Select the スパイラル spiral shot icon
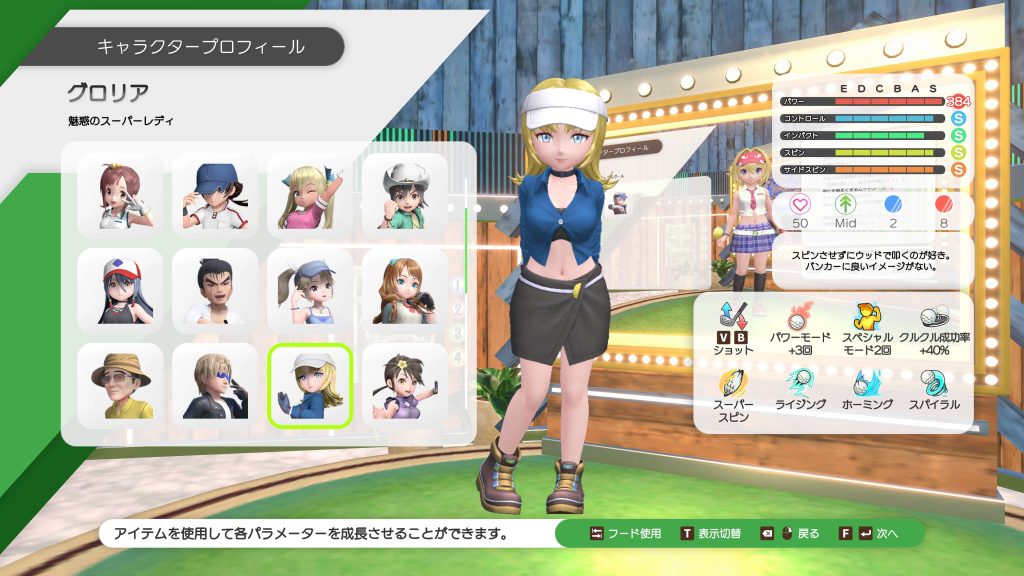1024x576 pixels. 934,390
